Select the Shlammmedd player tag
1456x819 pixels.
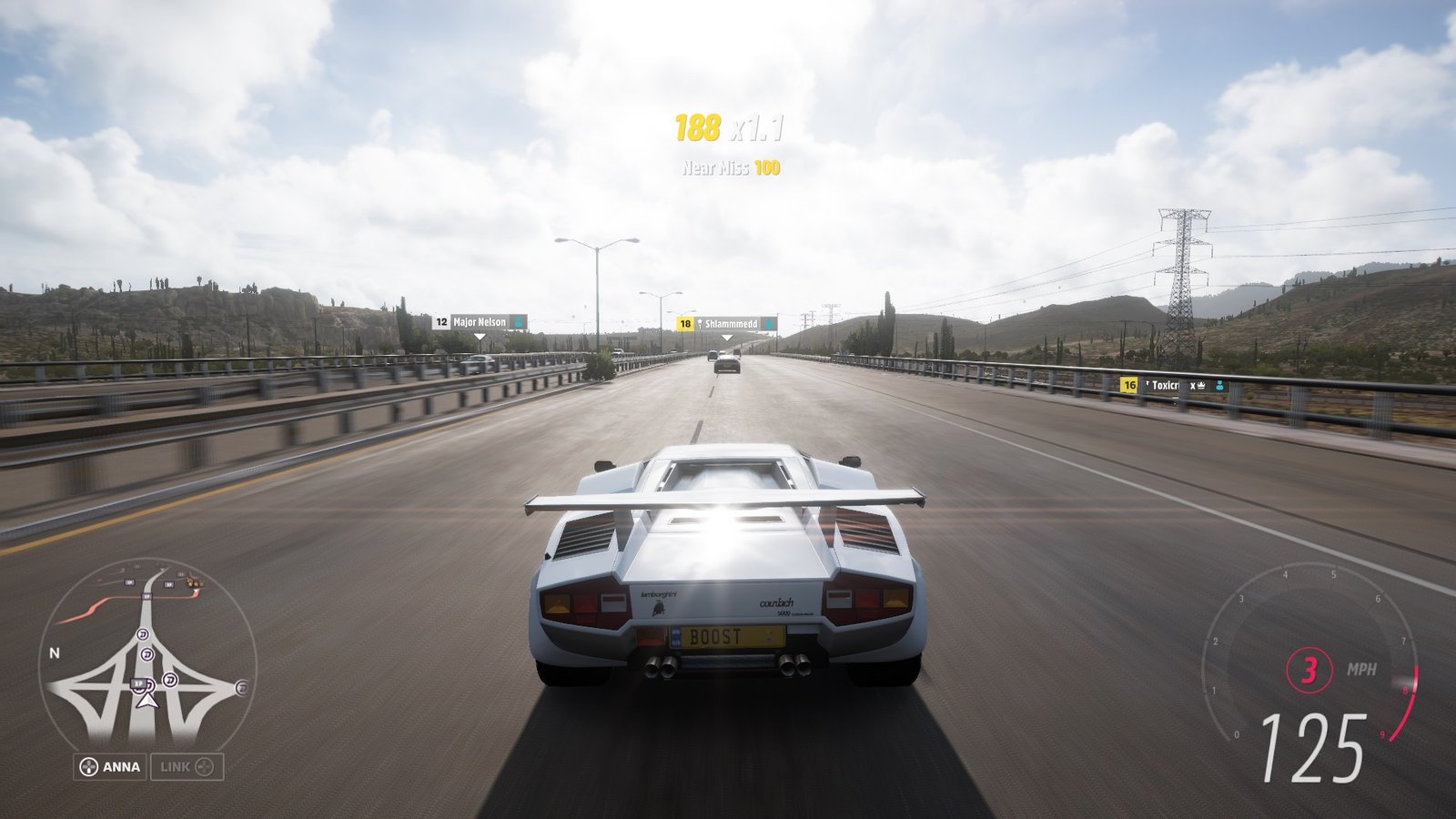[726, 323]
